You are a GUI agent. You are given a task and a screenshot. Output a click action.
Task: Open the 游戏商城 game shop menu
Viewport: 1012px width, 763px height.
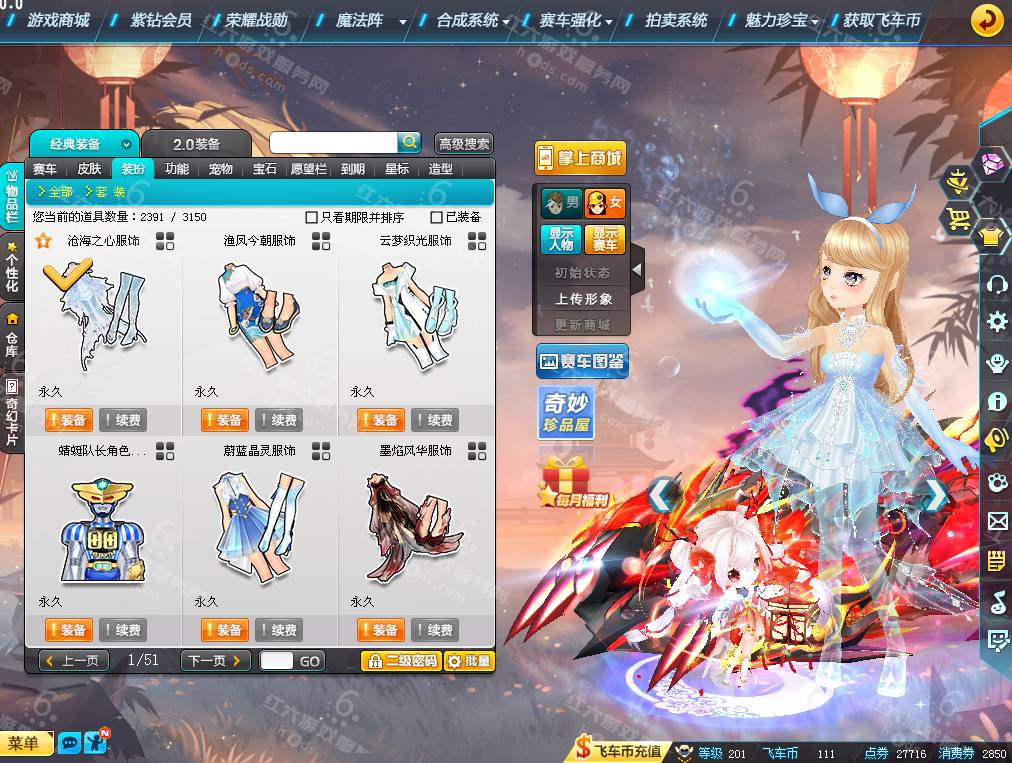click(x=58, y=20)
